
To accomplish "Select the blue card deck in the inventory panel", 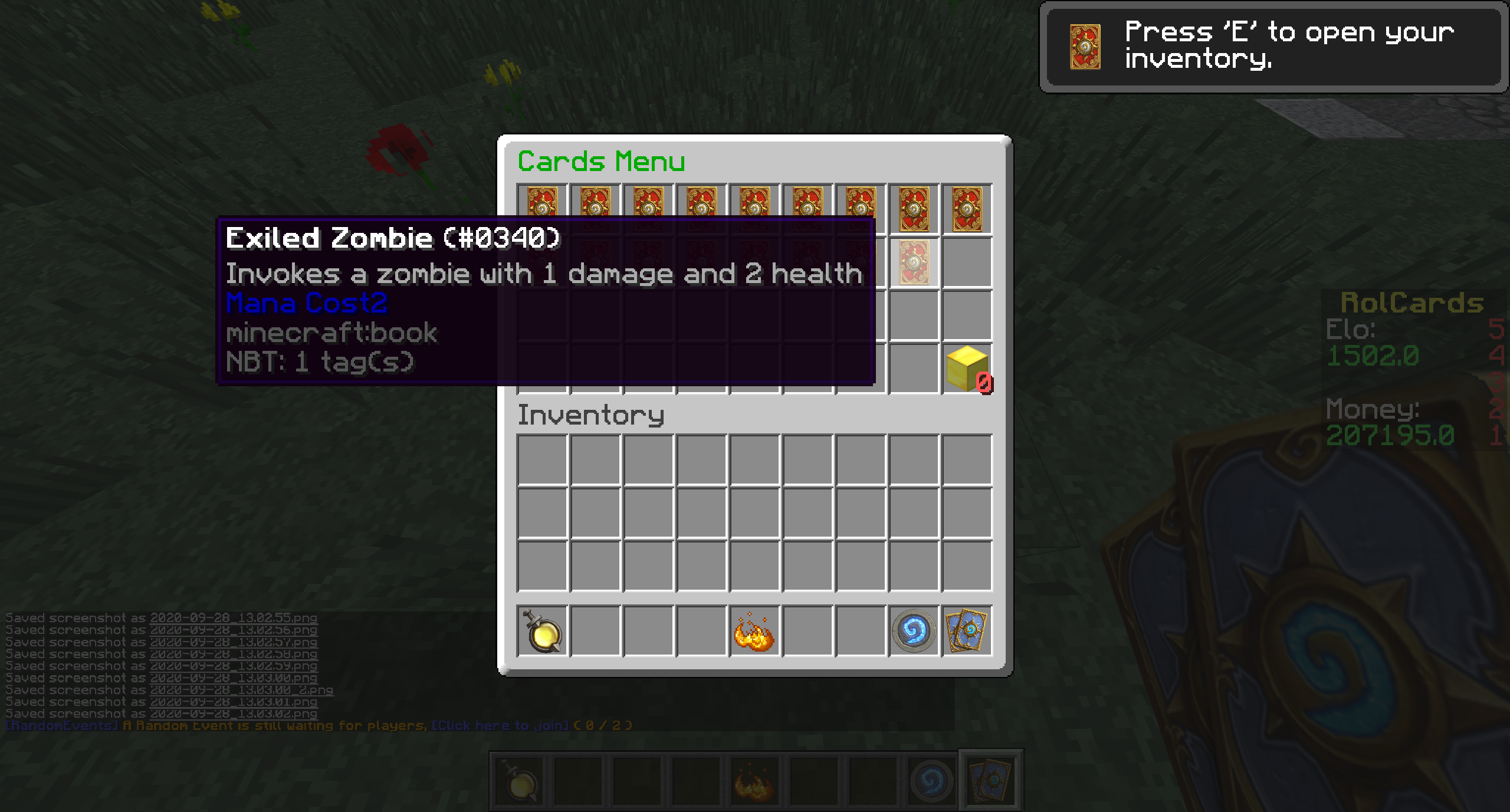I will (967, 632).
